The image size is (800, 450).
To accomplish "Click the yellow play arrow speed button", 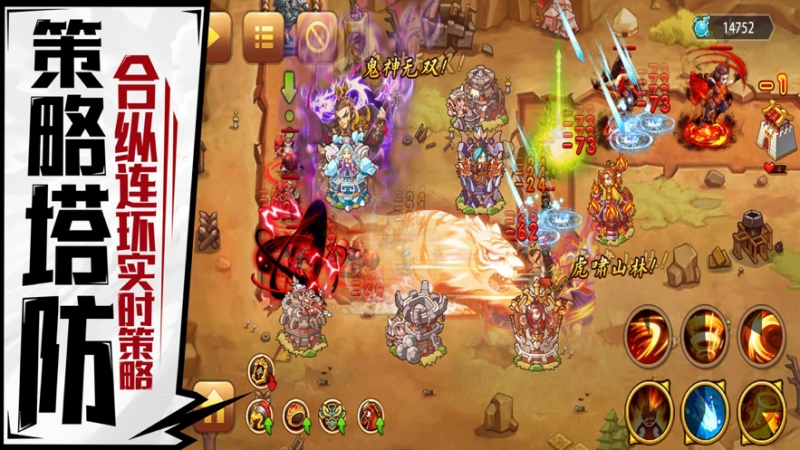I will pyautogui.click(x=217, y=38).
